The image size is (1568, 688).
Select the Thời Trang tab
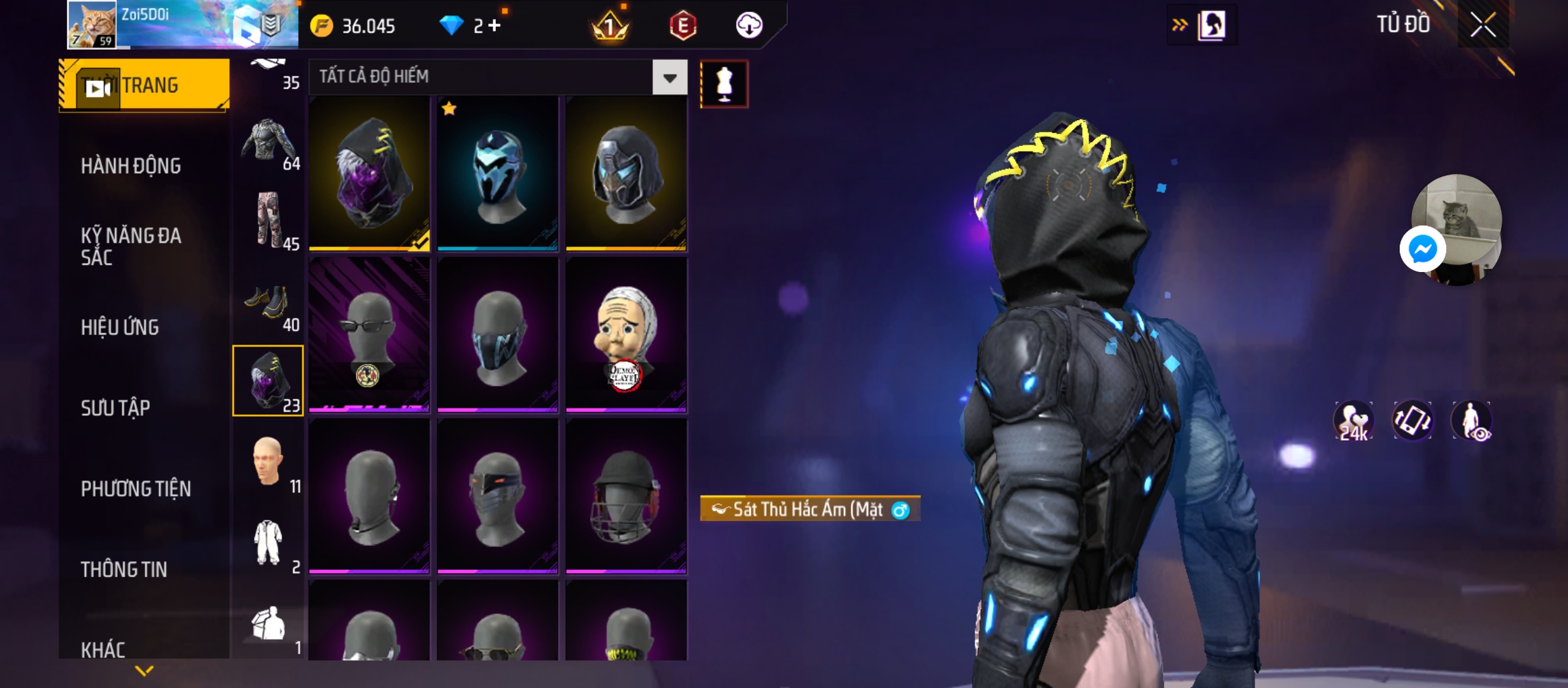coord(144,85)
